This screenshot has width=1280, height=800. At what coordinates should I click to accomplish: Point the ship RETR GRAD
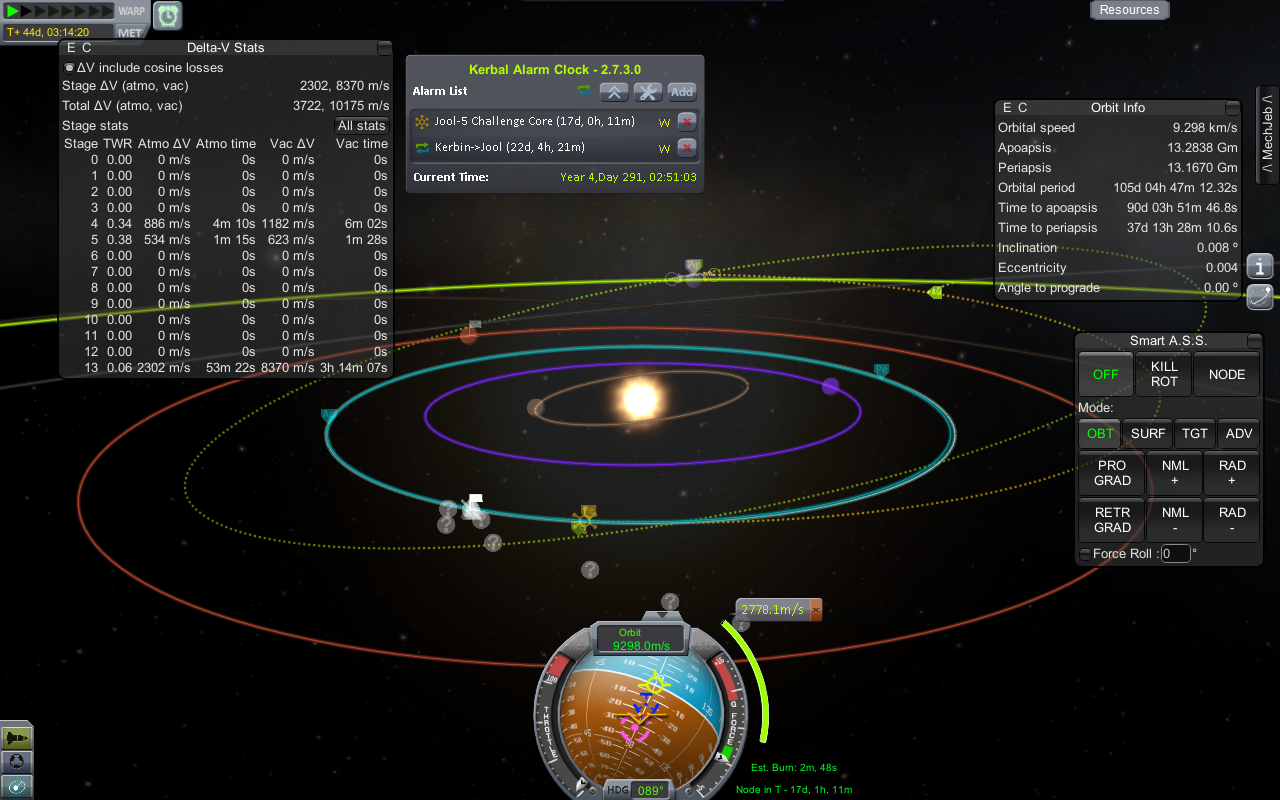point(1112,520)
